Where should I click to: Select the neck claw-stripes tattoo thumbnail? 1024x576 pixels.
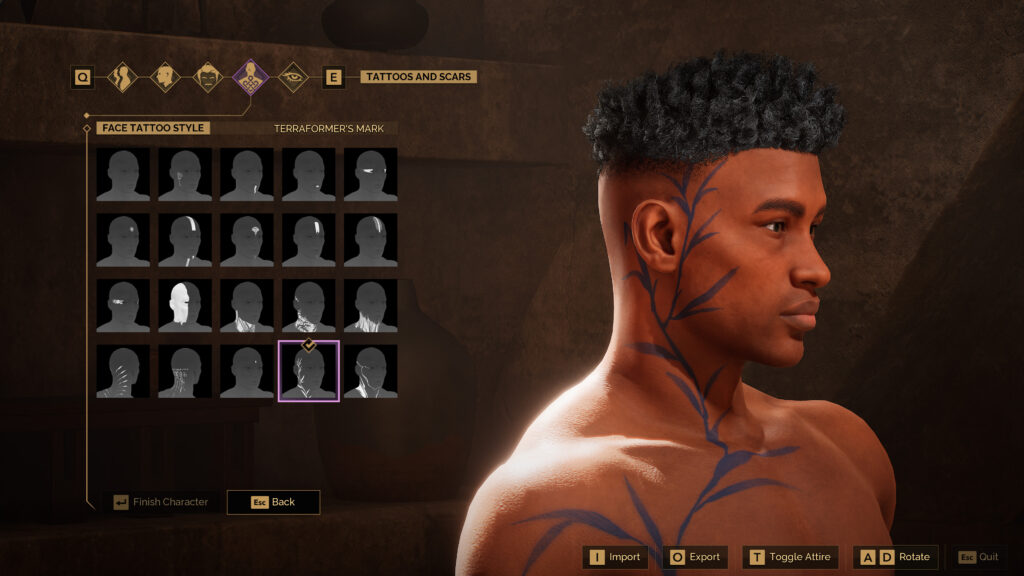[x=123, y=371]
